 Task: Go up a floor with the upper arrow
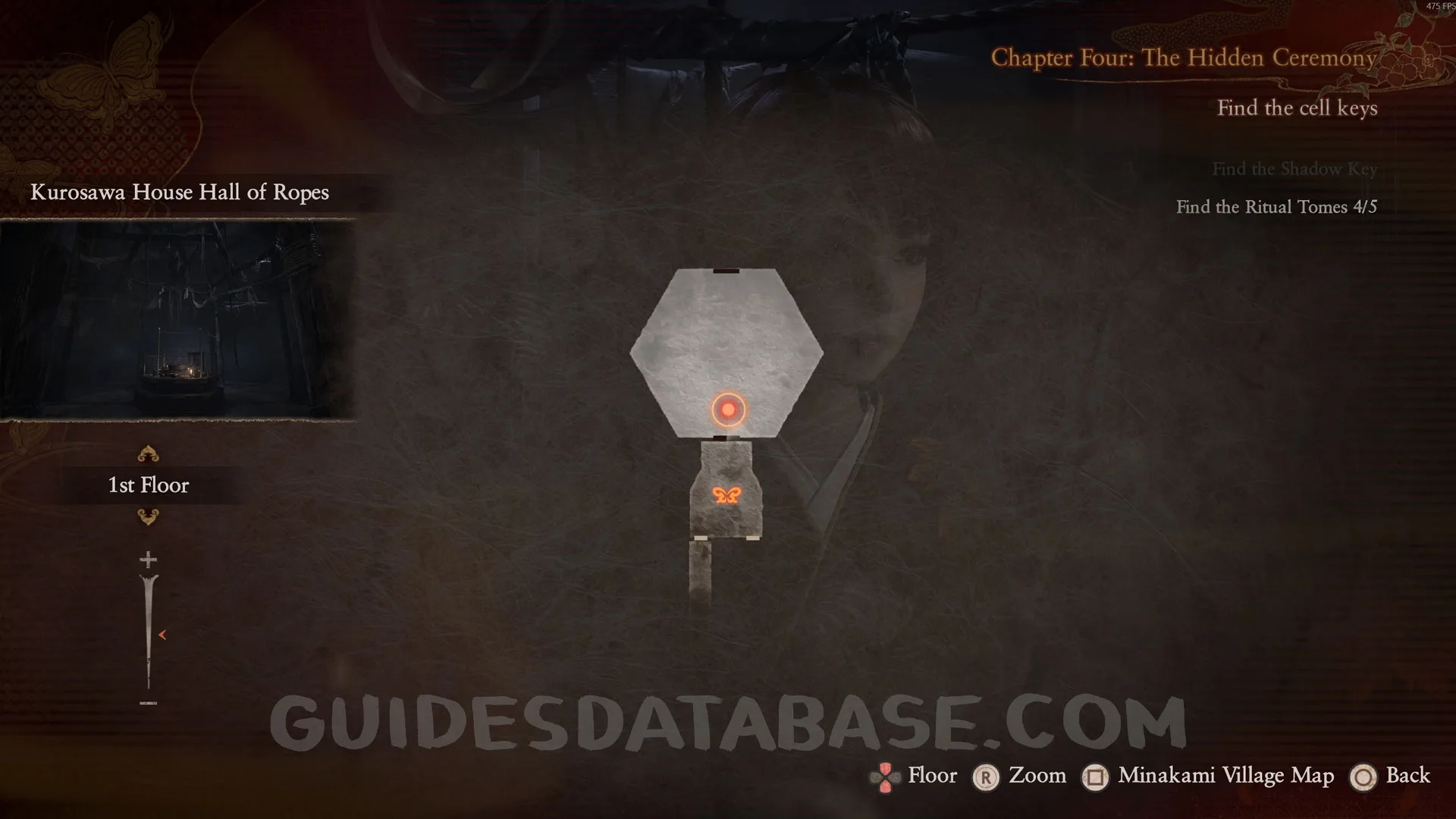(148, 454)
